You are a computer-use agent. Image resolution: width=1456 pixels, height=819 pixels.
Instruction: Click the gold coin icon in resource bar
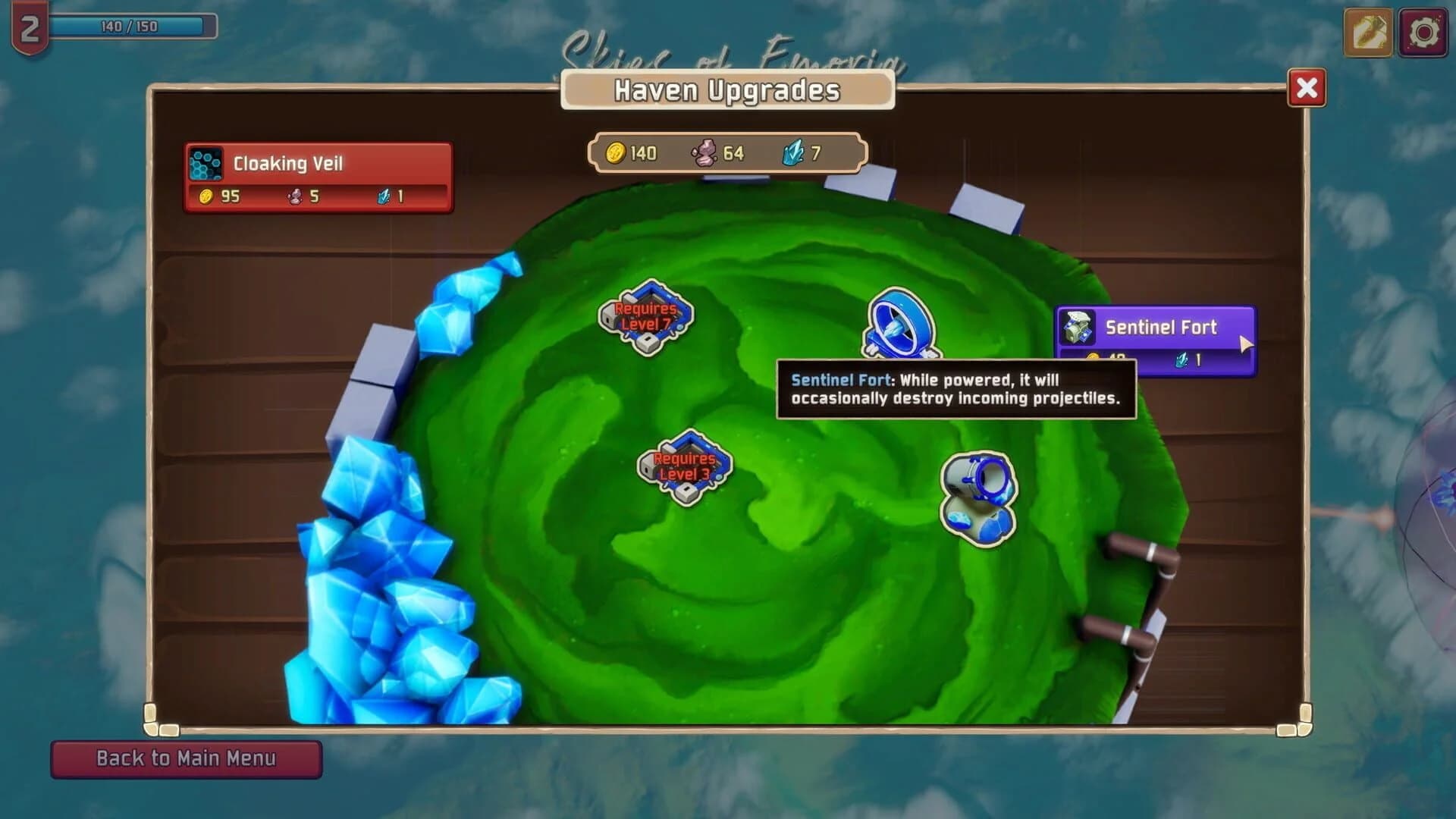pyautogui.click(x=617, y=152)
